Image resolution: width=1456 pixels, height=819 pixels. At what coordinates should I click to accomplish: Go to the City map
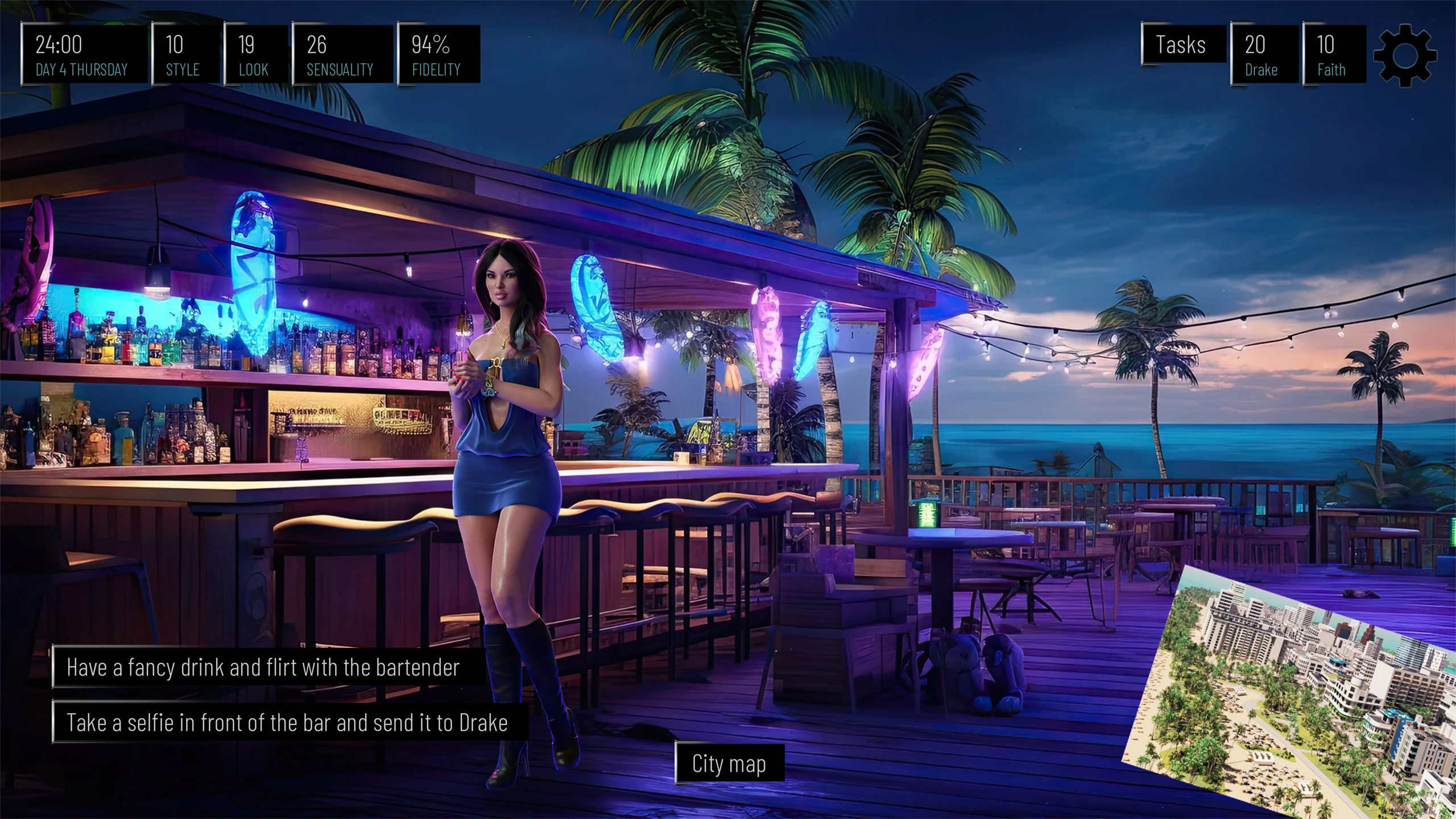point(729,763)
